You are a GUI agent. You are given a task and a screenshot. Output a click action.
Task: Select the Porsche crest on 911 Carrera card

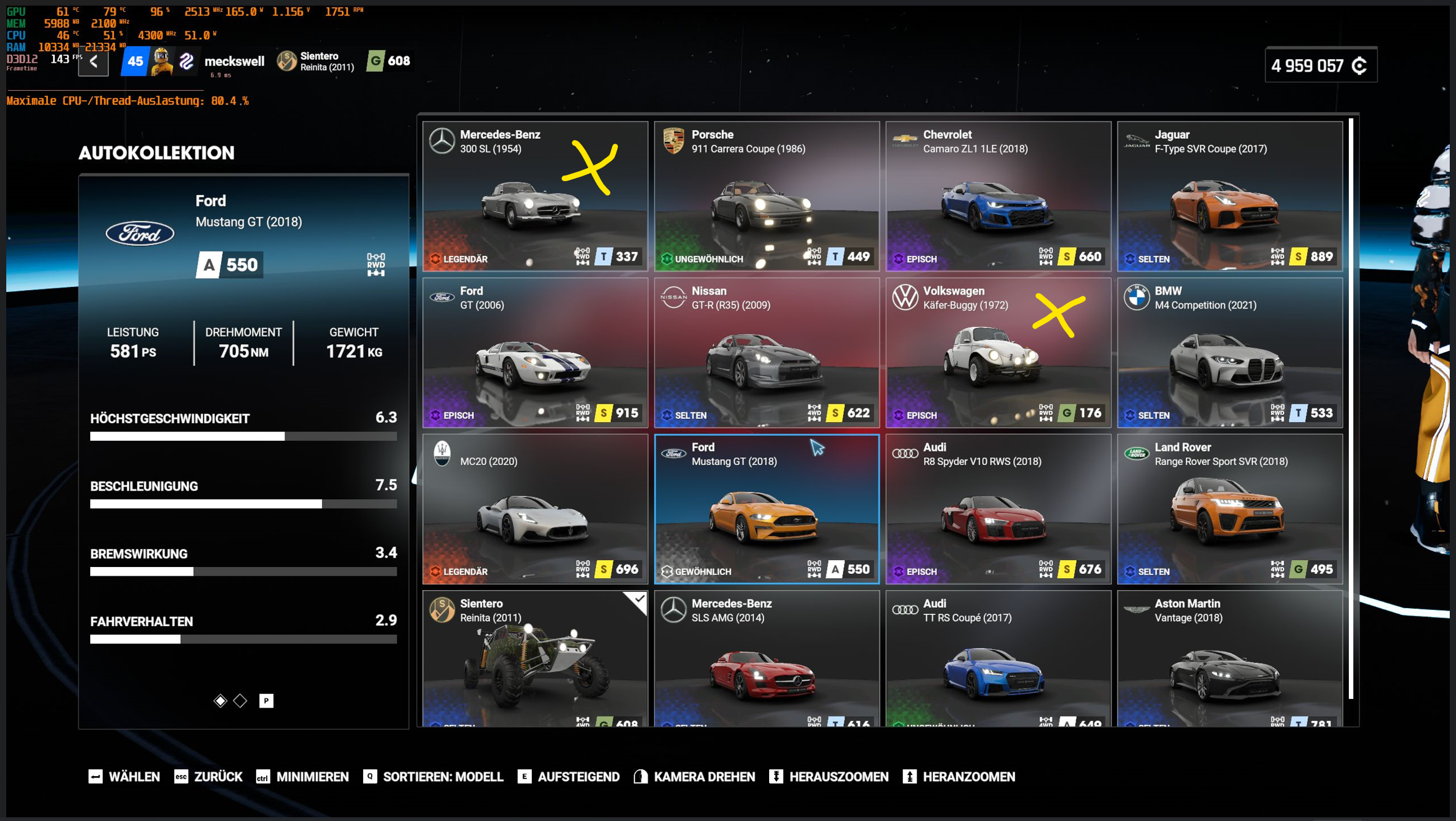[674, 141]
